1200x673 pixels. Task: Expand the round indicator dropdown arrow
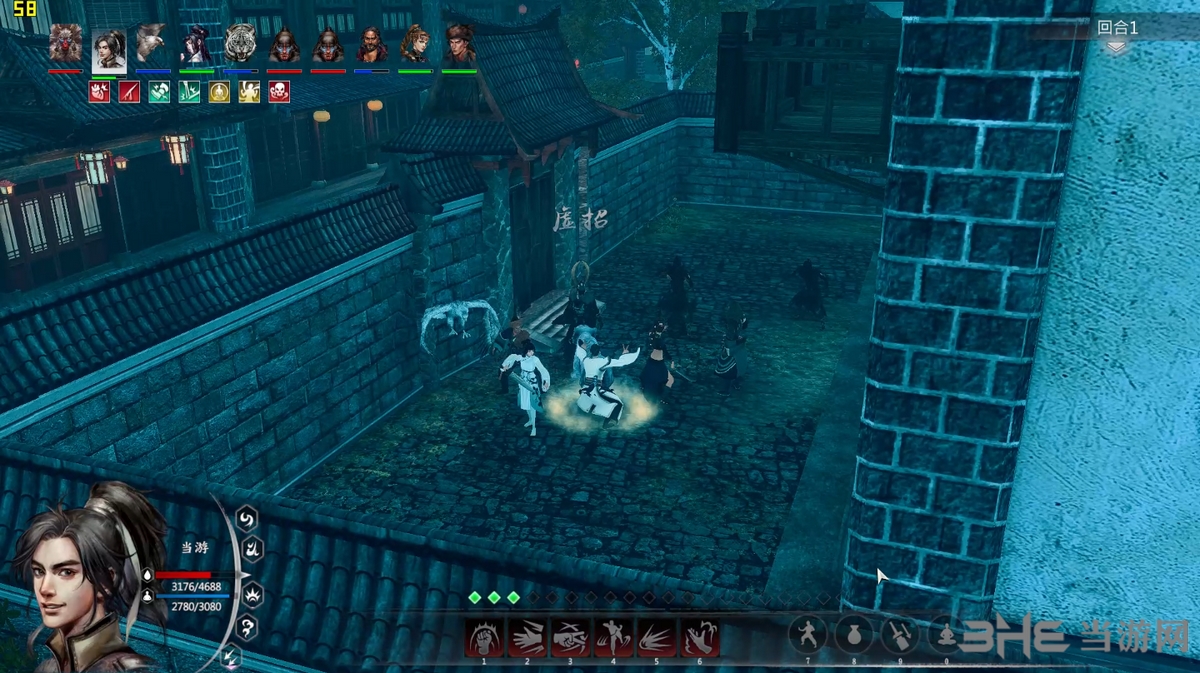(1117, 47)
